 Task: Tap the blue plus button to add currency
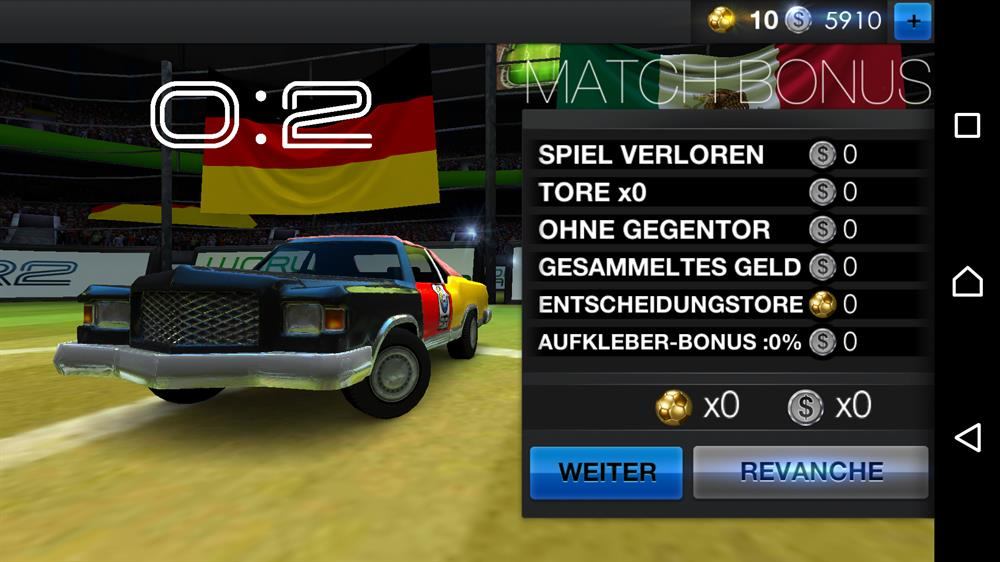[x=912, y=20]
